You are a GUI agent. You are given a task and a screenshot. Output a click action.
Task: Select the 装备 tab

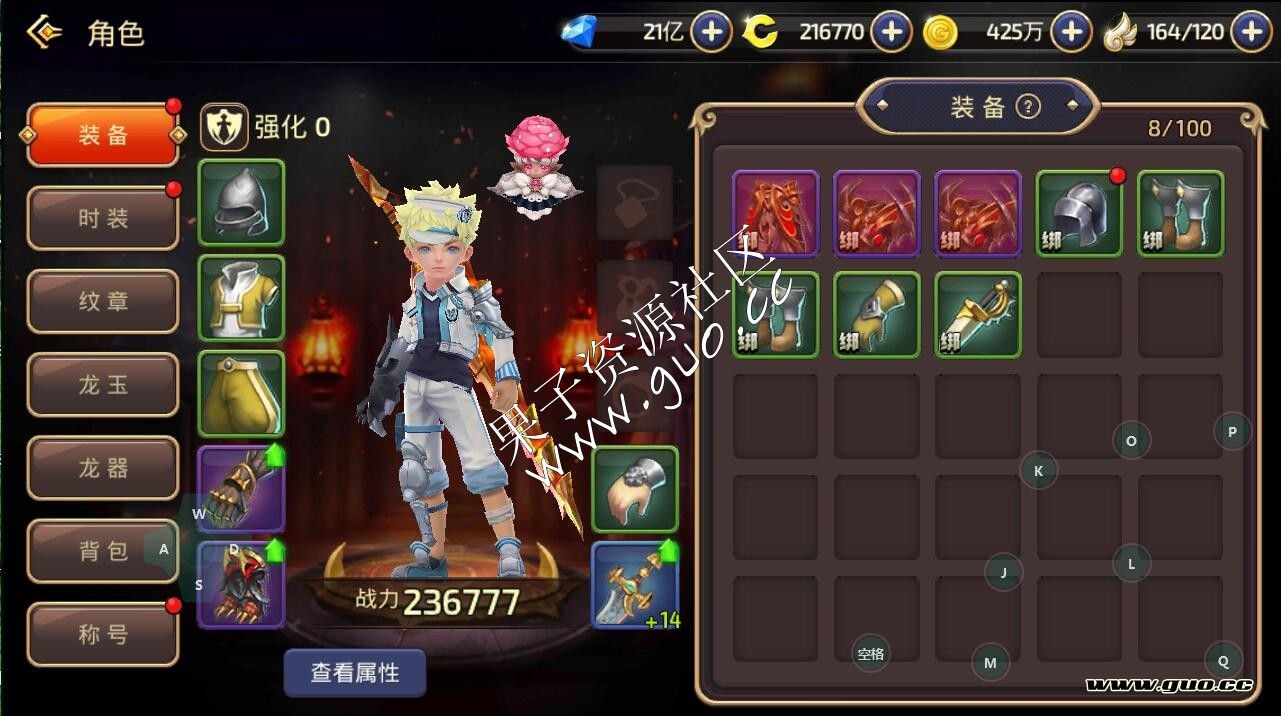pos(103,135)
